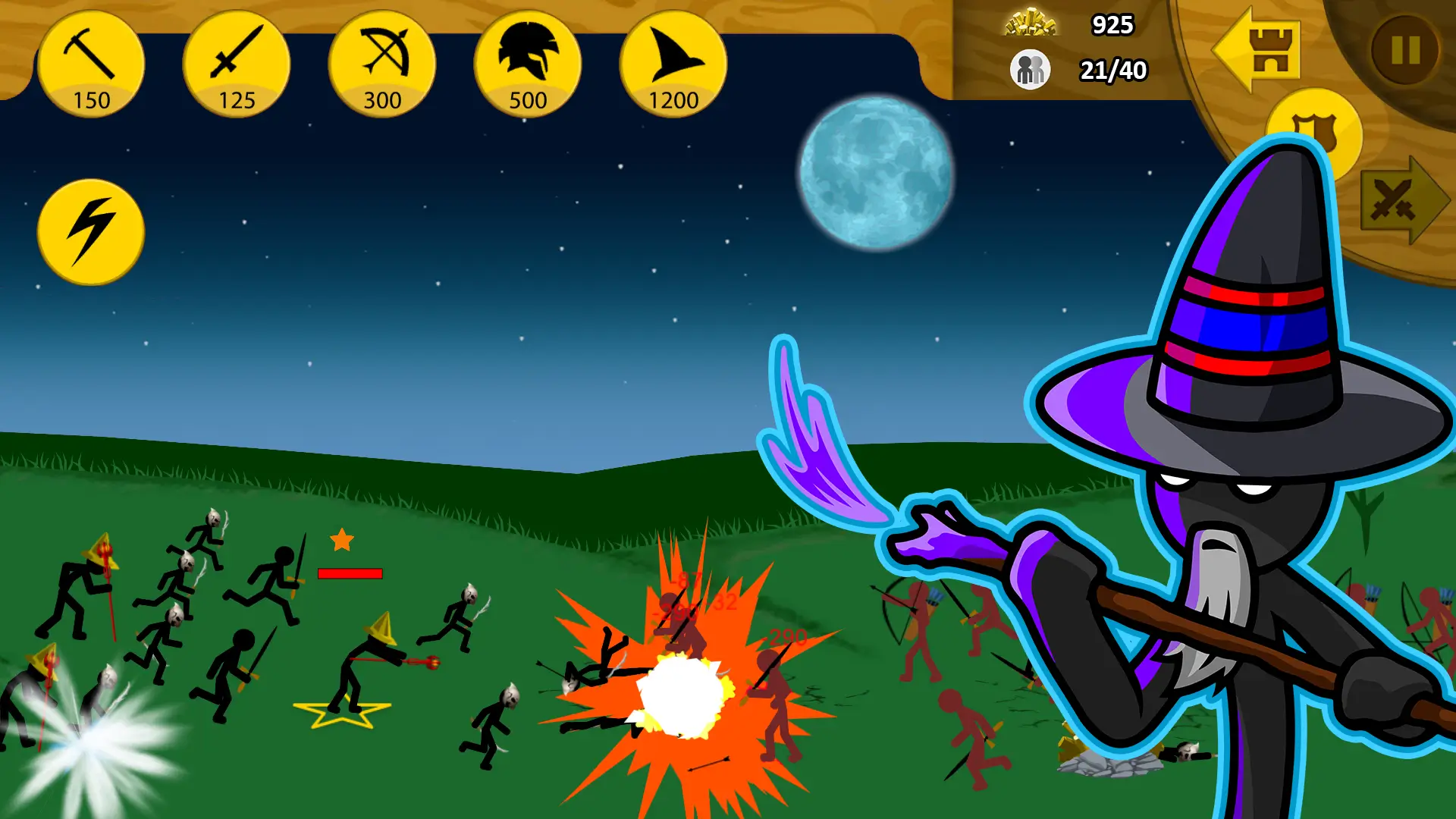The image size is (1456, 819).
Task: Click the red rally star above the troops
Action: click(x=343, y=541)
